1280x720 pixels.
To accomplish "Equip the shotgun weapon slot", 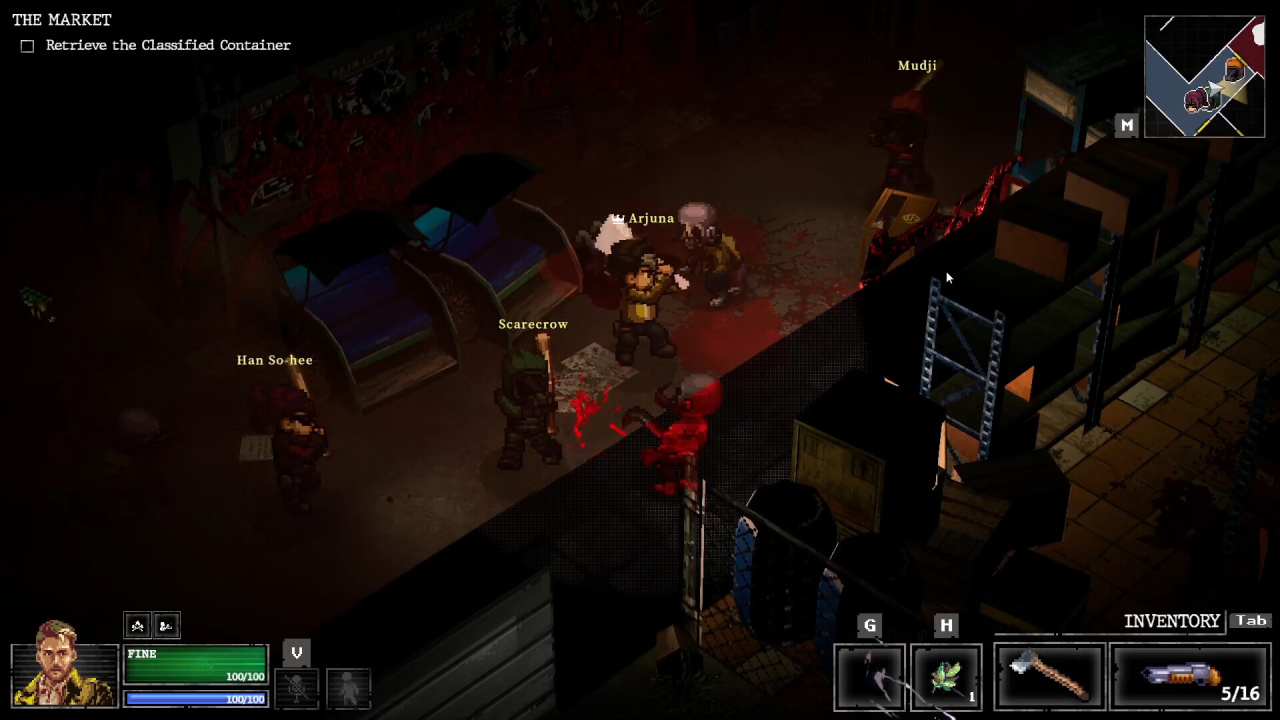I will click(x=1190, y=677).
